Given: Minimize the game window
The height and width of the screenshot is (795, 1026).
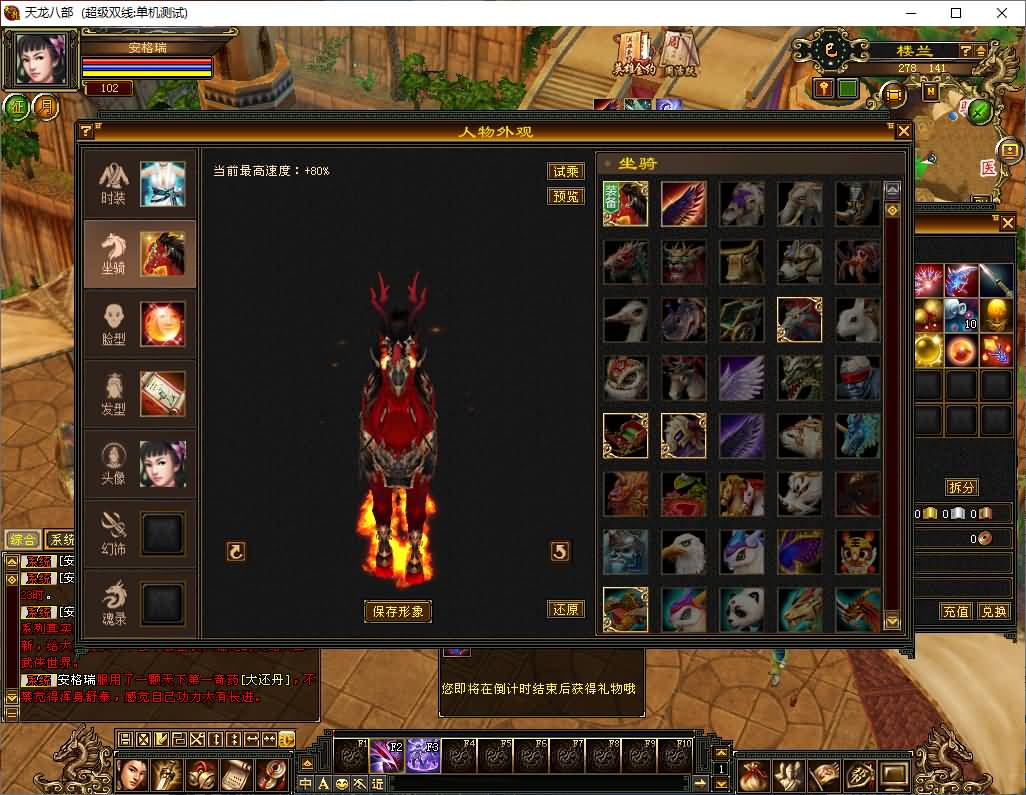Looking at the screenshot, I should 910,13.
